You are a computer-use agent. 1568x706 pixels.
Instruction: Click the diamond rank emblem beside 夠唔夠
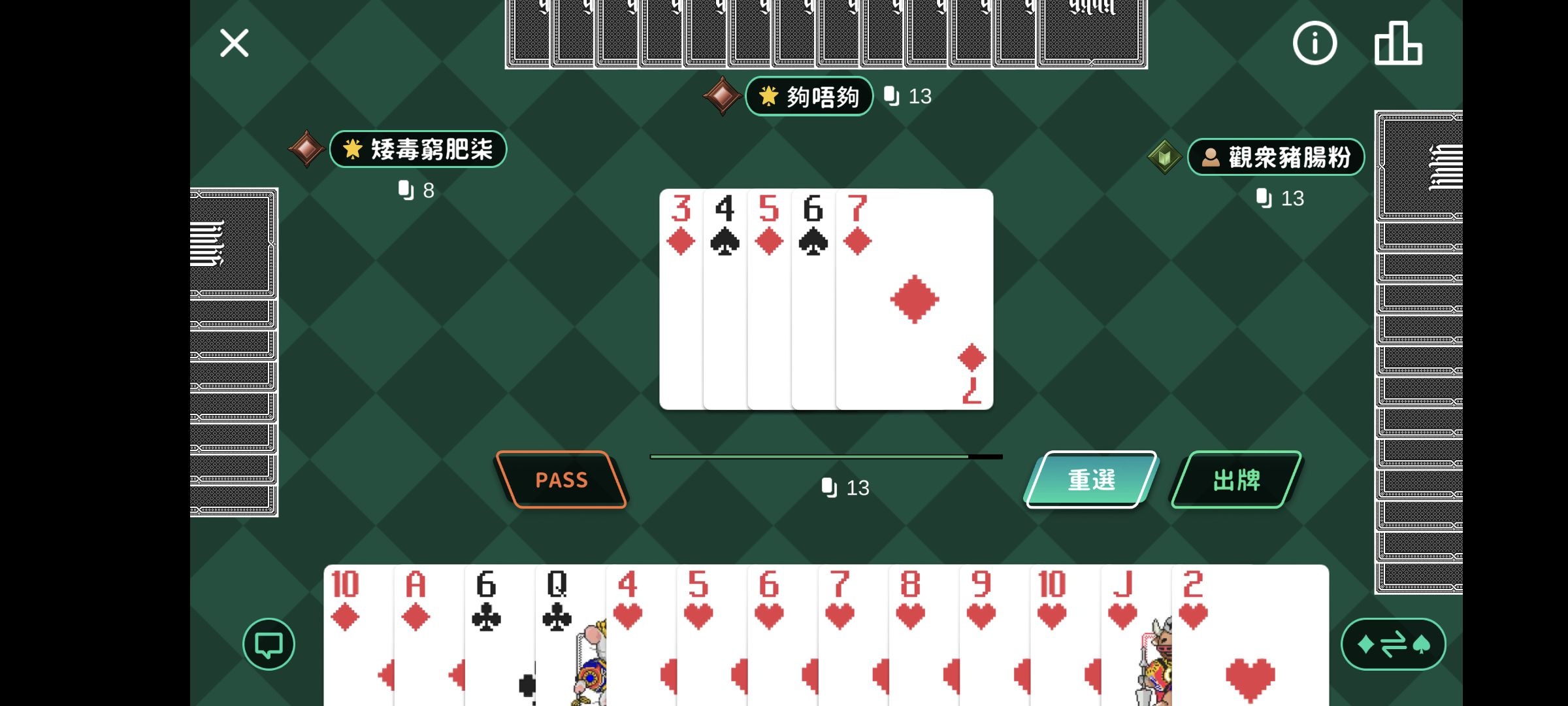click(x=722, y=95)
